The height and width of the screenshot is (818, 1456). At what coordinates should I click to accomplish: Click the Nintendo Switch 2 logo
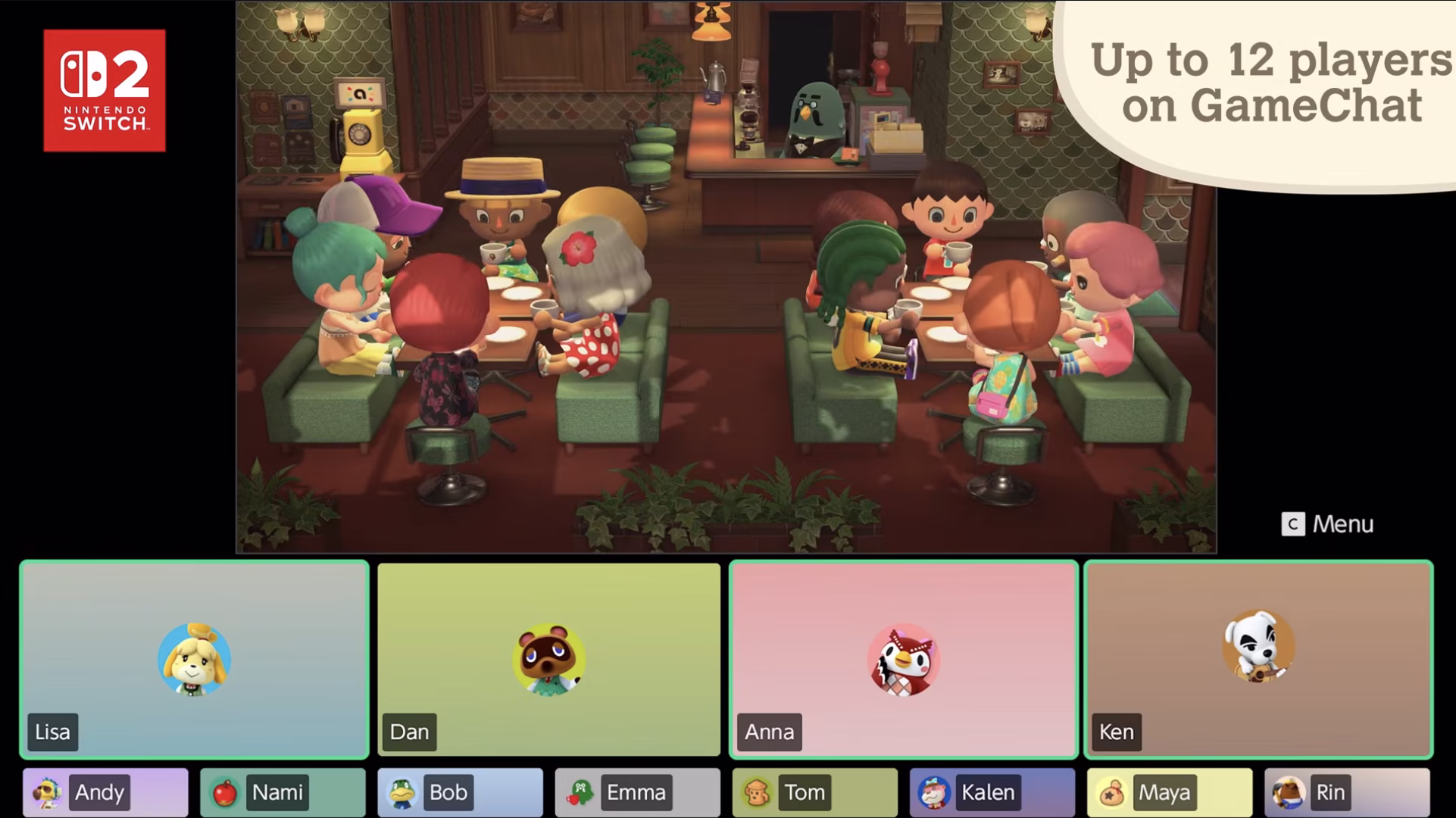pos(104,89)
